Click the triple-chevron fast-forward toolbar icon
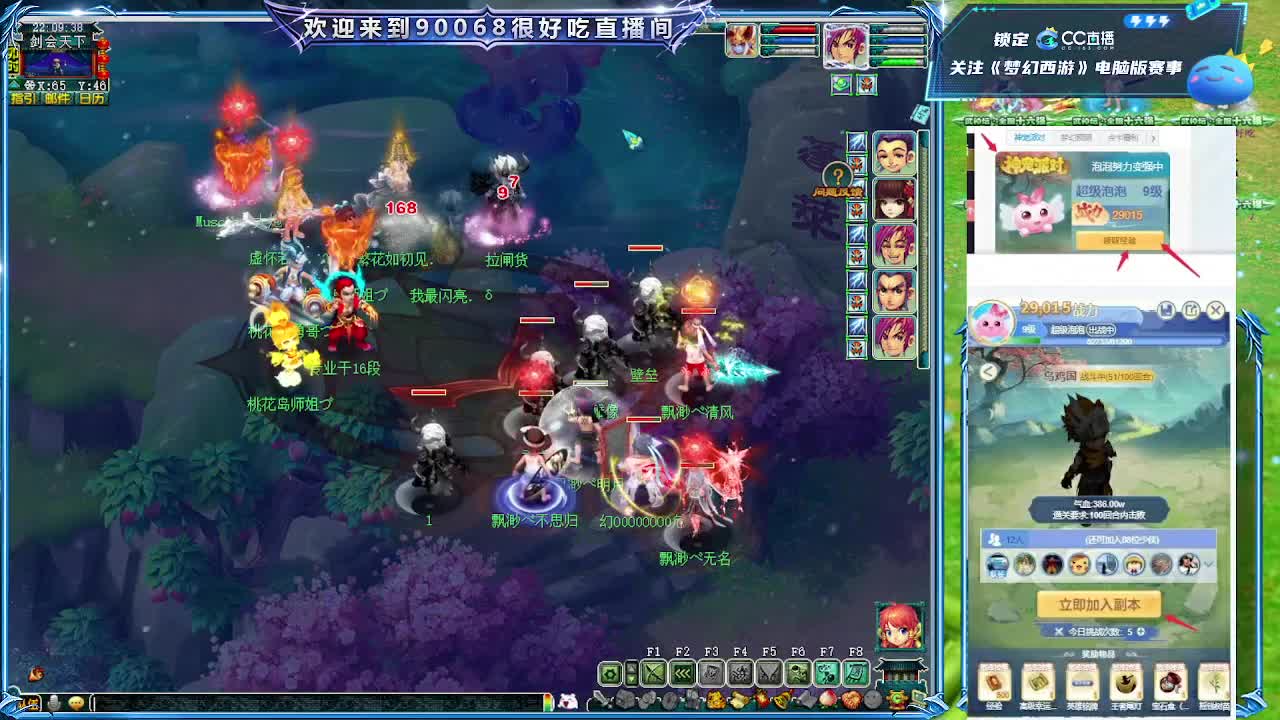Screen dimensions: 1280x720 (682, 673)
